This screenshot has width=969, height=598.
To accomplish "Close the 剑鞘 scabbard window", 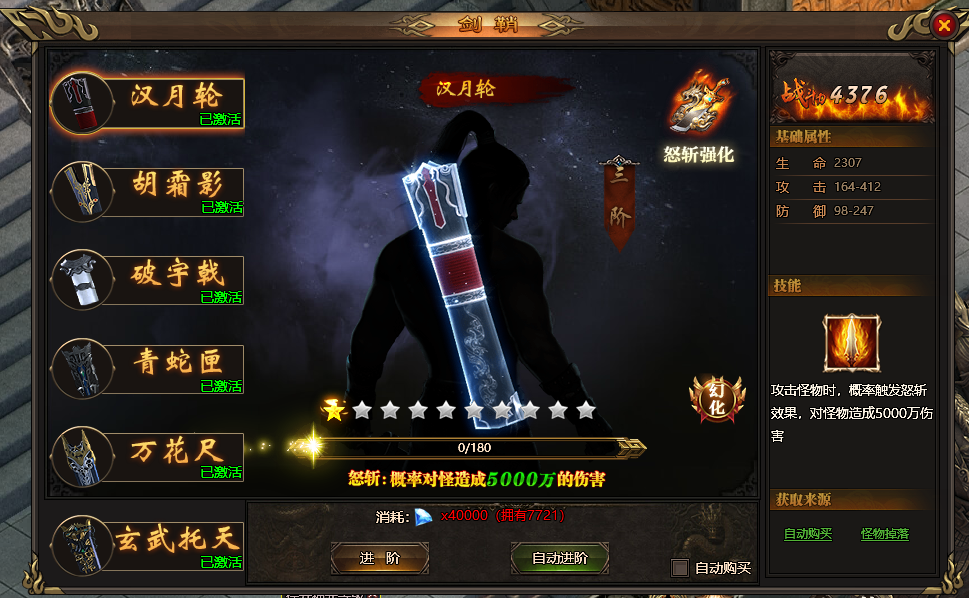I will (942, 27).
